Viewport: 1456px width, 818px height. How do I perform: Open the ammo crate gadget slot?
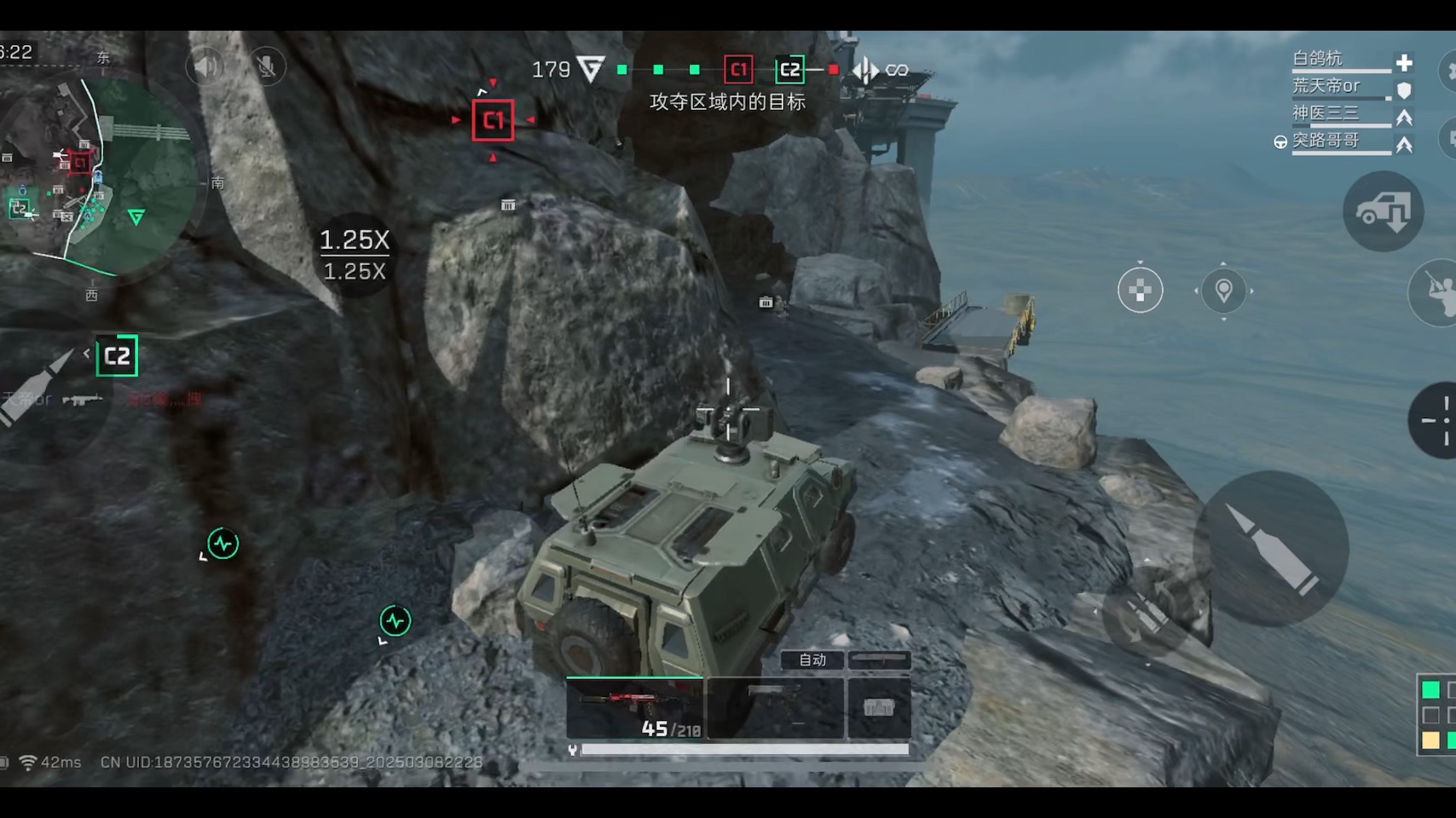[x=879, y=708]
